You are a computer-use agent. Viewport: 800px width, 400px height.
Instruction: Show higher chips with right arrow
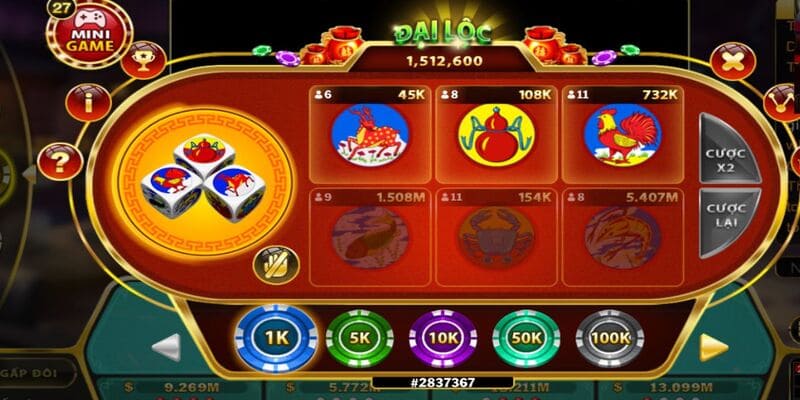coord(712,345)
